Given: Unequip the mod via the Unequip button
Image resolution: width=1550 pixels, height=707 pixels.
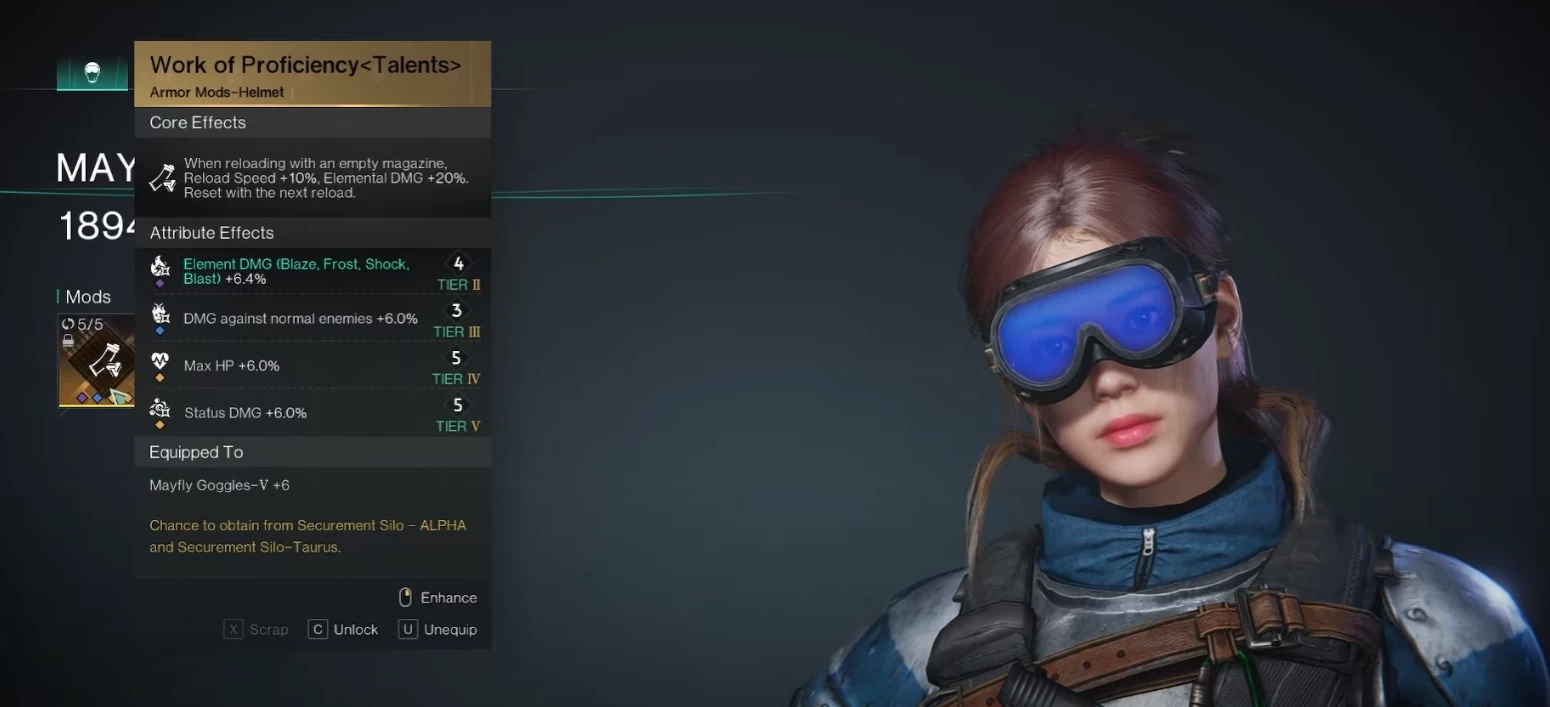Looking at the screenshot, I should (438, 630).
